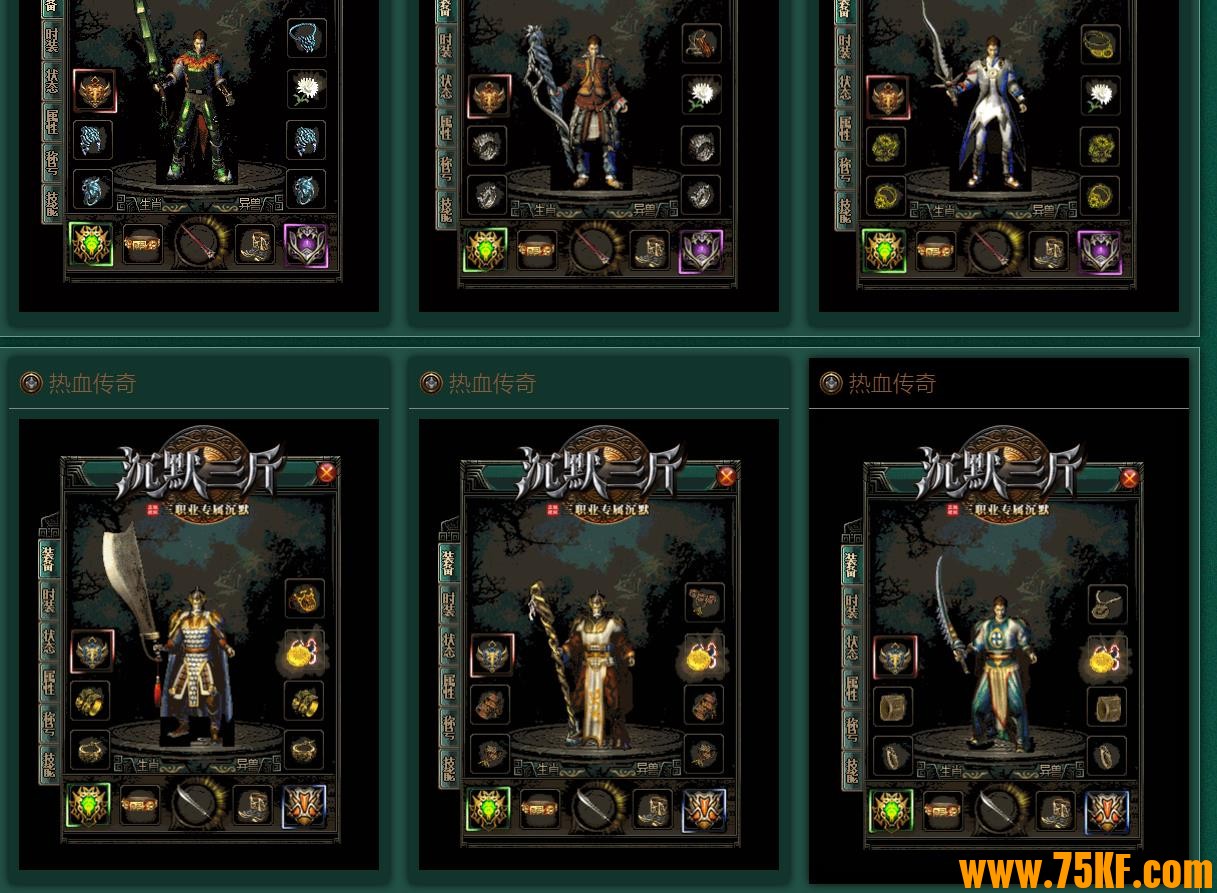Select the blue-bordered orange shield in golden-staff mage's panel

pos(704,810)
